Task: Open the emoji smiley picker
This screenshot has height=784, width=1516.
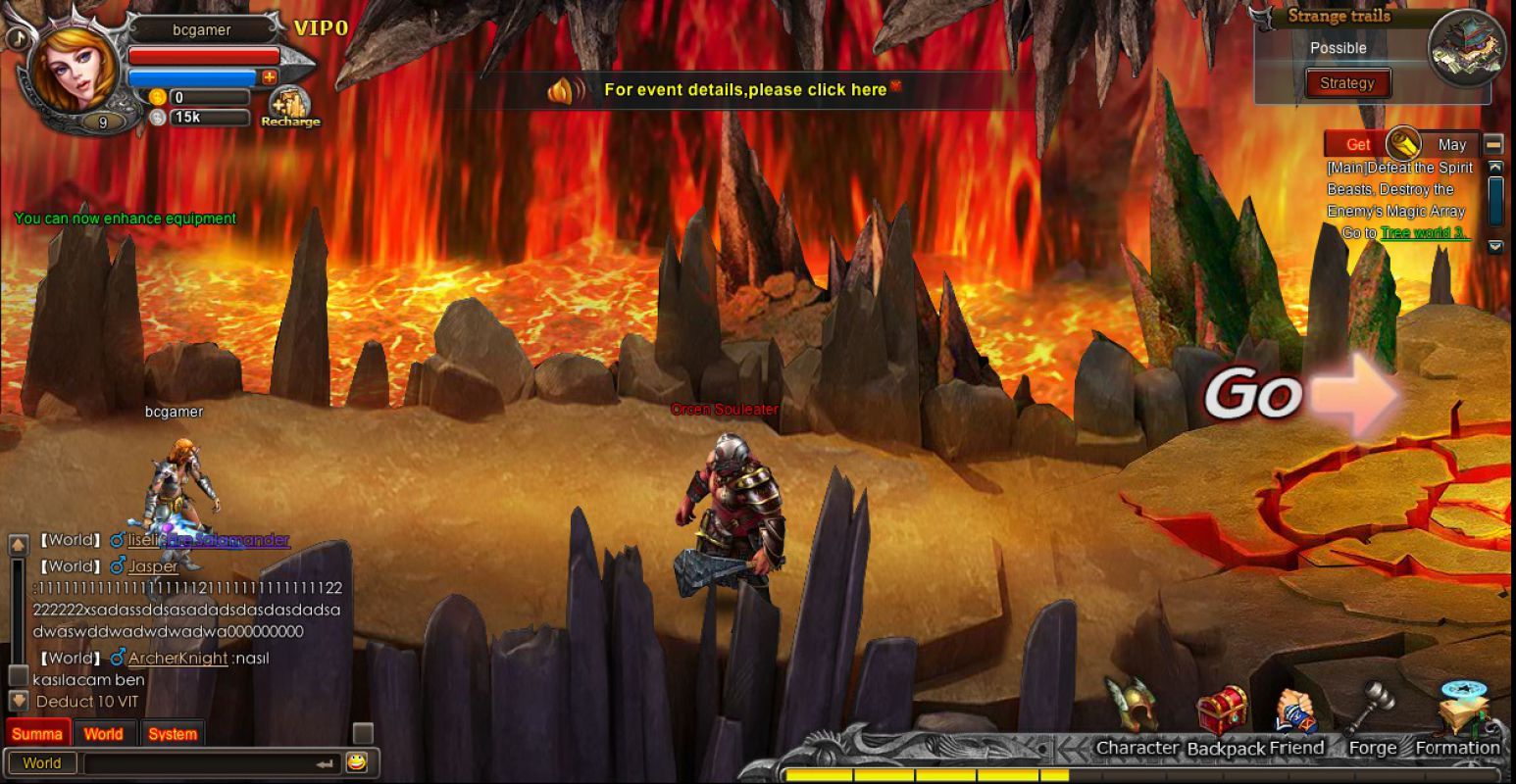Action: [356, 762]
